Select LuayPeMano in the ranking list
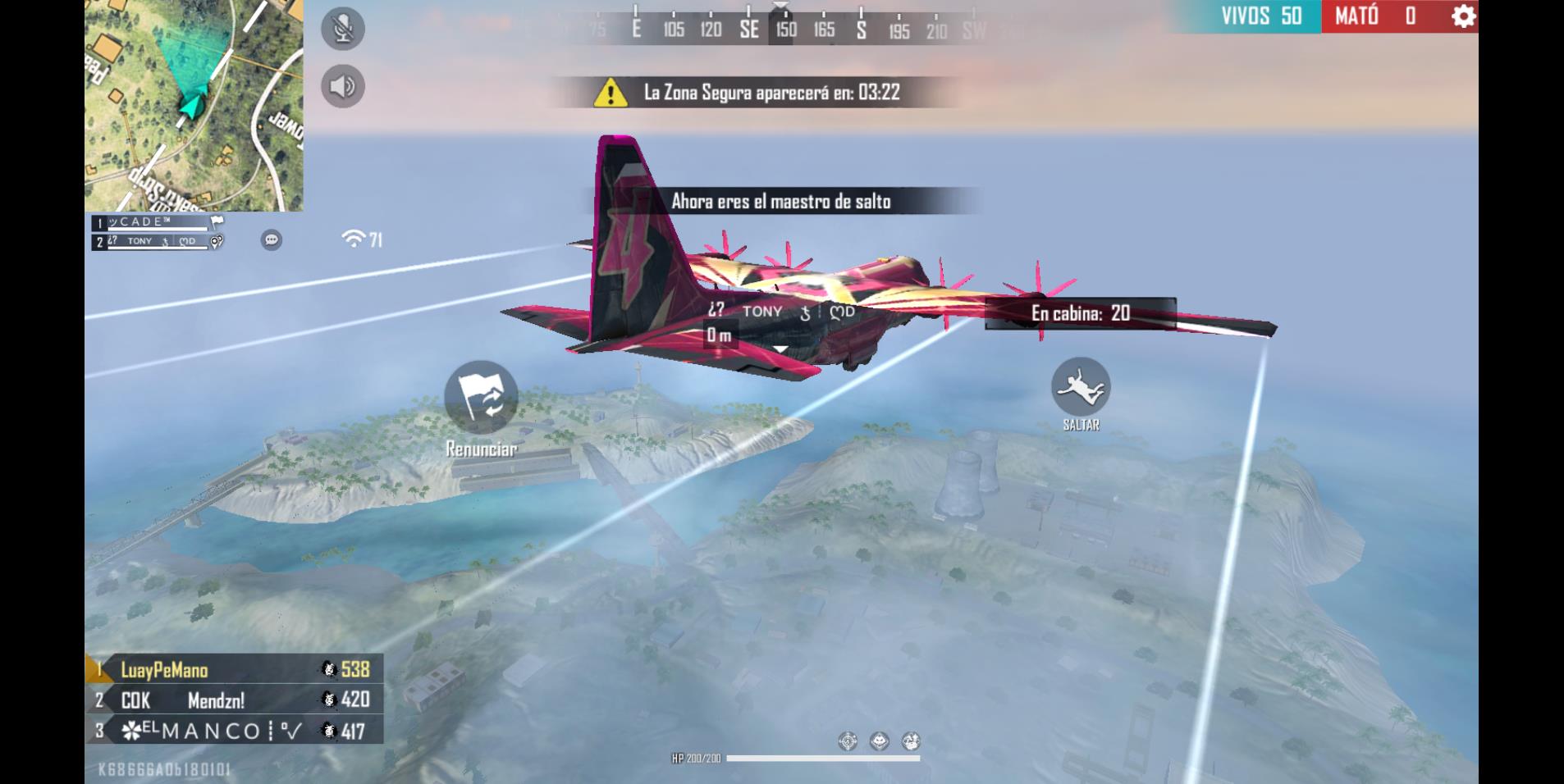1564x784 pixels. 234,669
